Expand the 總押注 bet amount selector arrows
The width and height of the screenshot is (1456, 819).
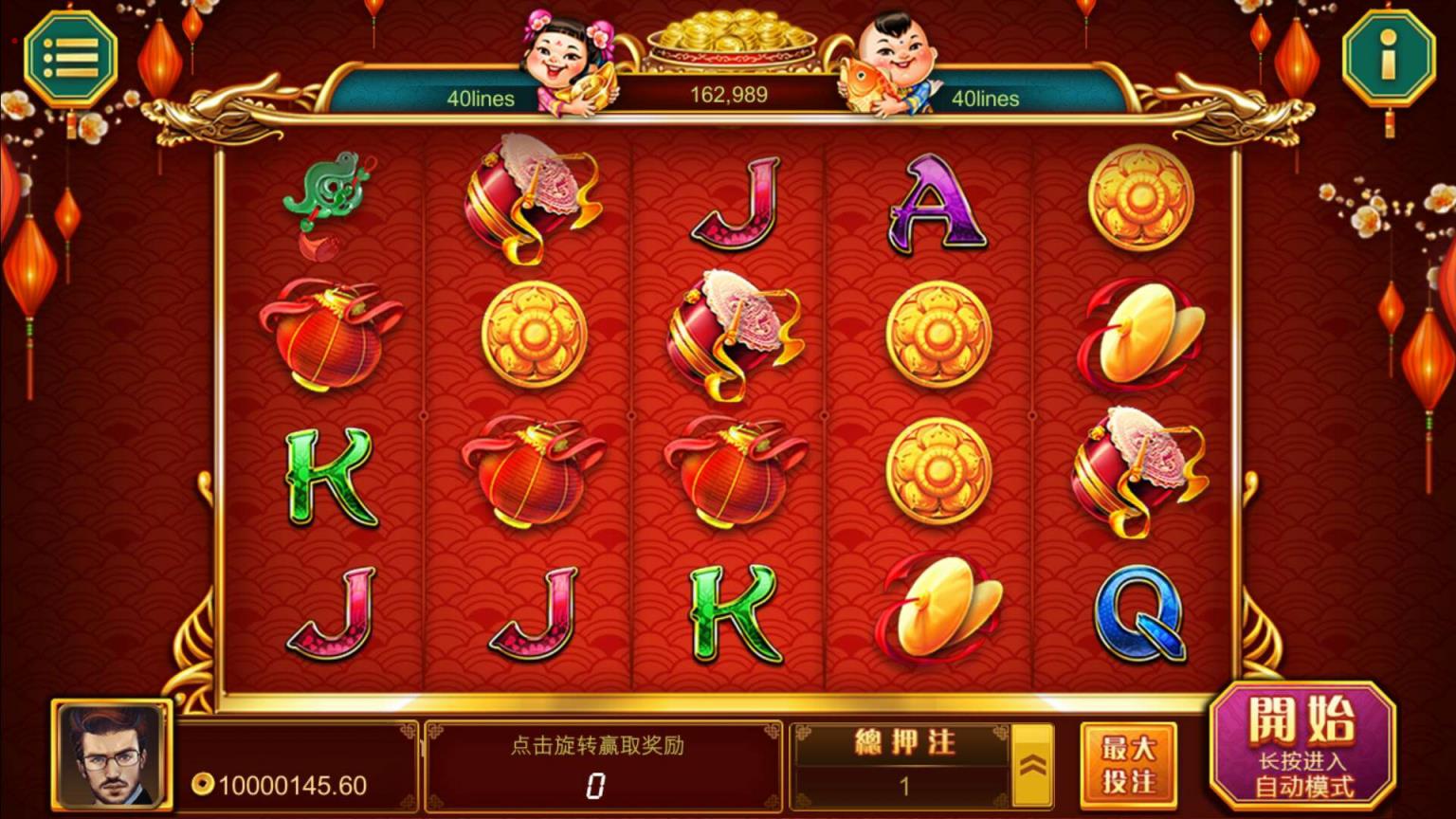(x=1032, y=763)
